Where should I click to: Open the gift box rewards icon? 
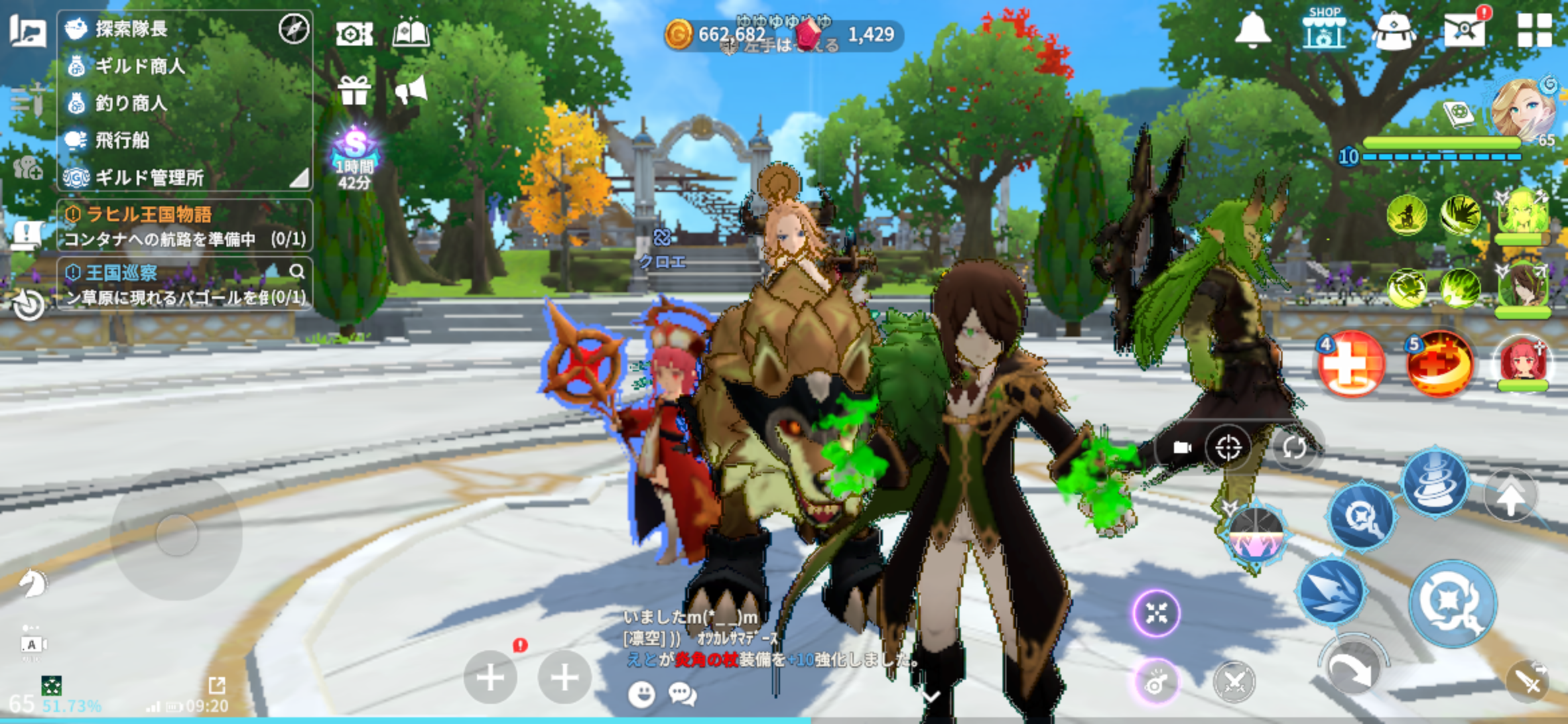coord(354,90)
